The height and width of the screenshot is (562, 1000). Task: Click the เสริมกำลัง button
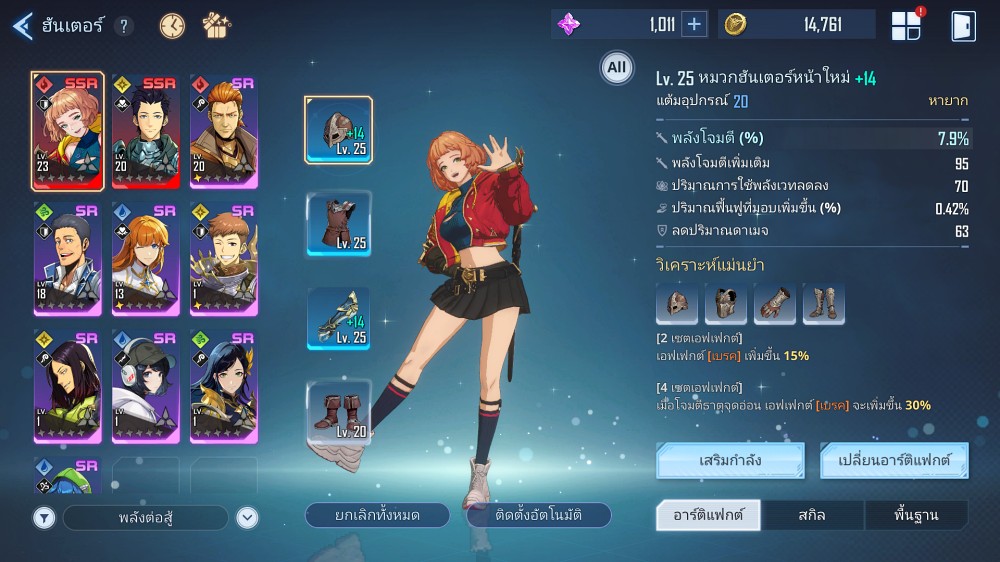pyautogui.click(x=730, y=461)
